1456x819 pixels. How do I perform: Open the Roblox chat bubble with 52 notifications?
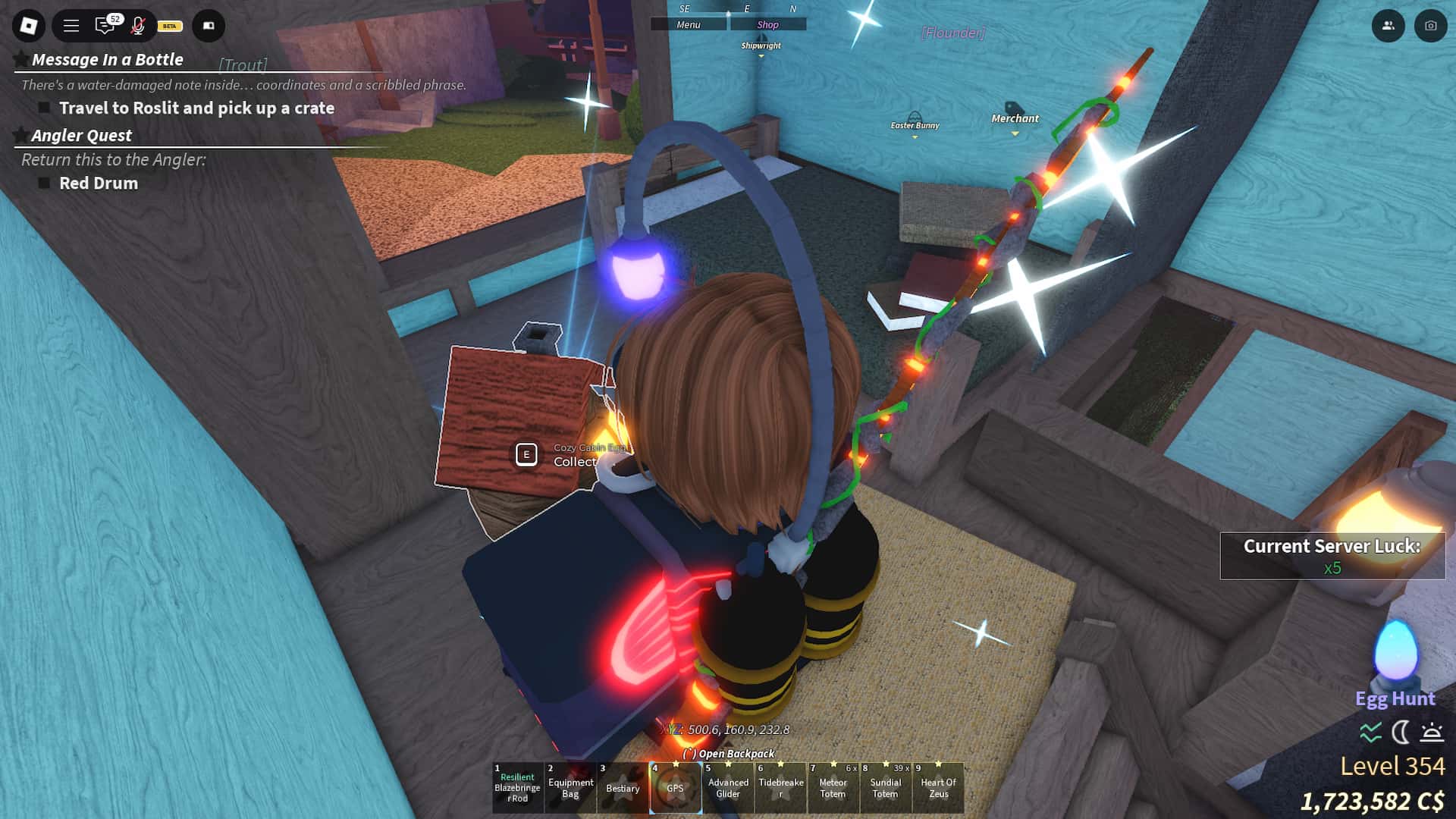[x=105, y=25]
